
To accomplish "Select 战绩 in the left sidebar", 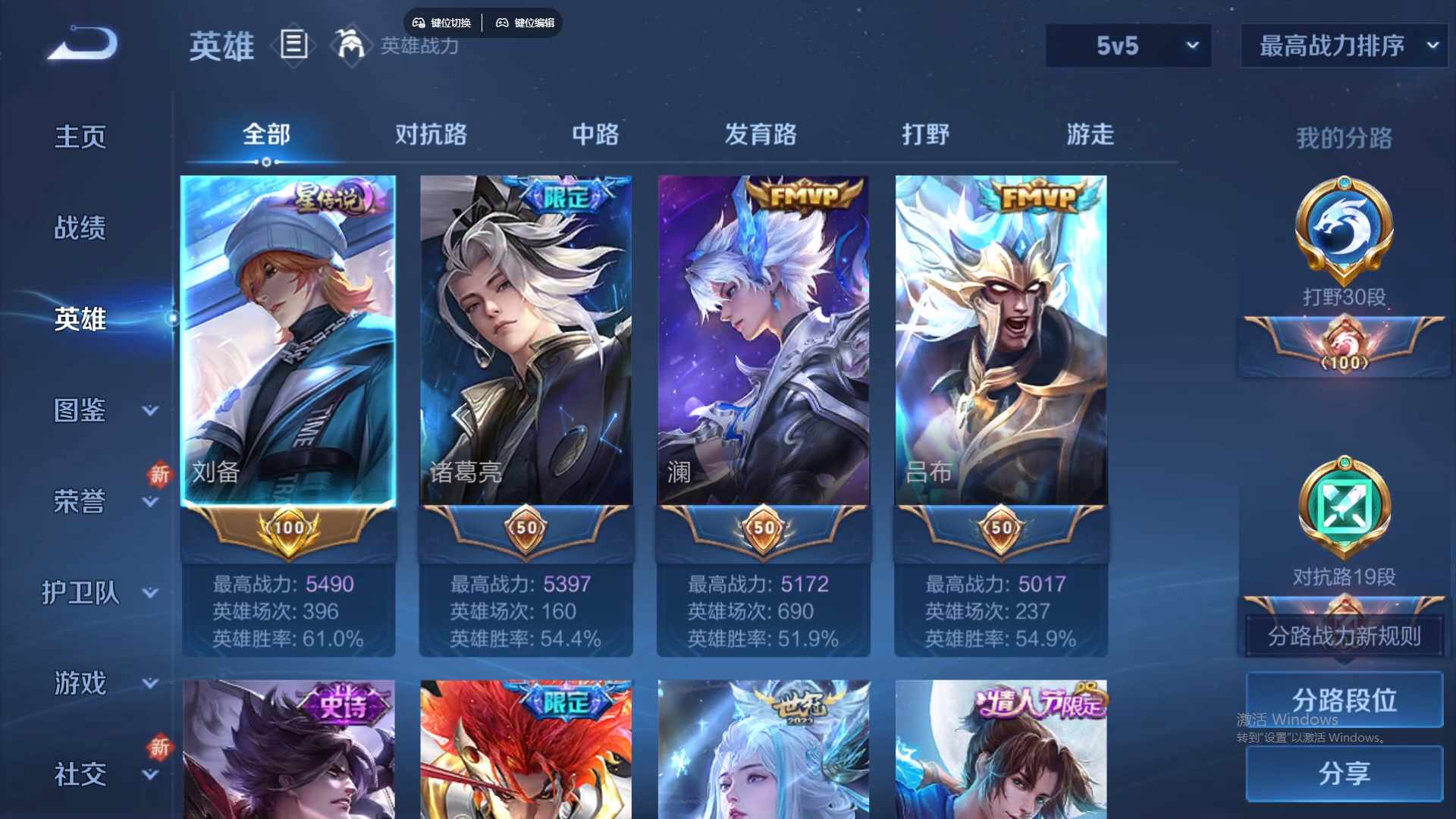I will (x=80, y=226).
